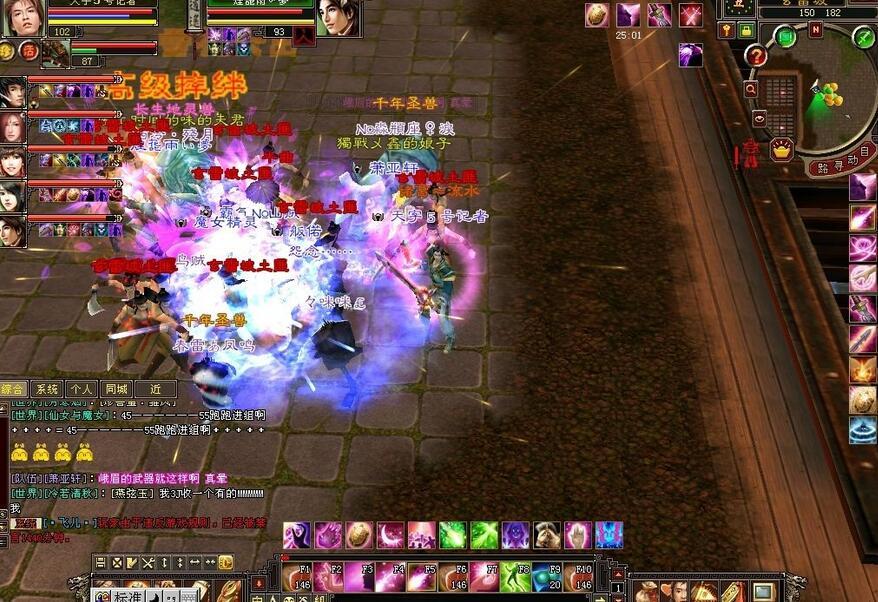Toggle the eye icon beside the minimap
The height and width of the screenshot is (602, 878).
(758, 118)
